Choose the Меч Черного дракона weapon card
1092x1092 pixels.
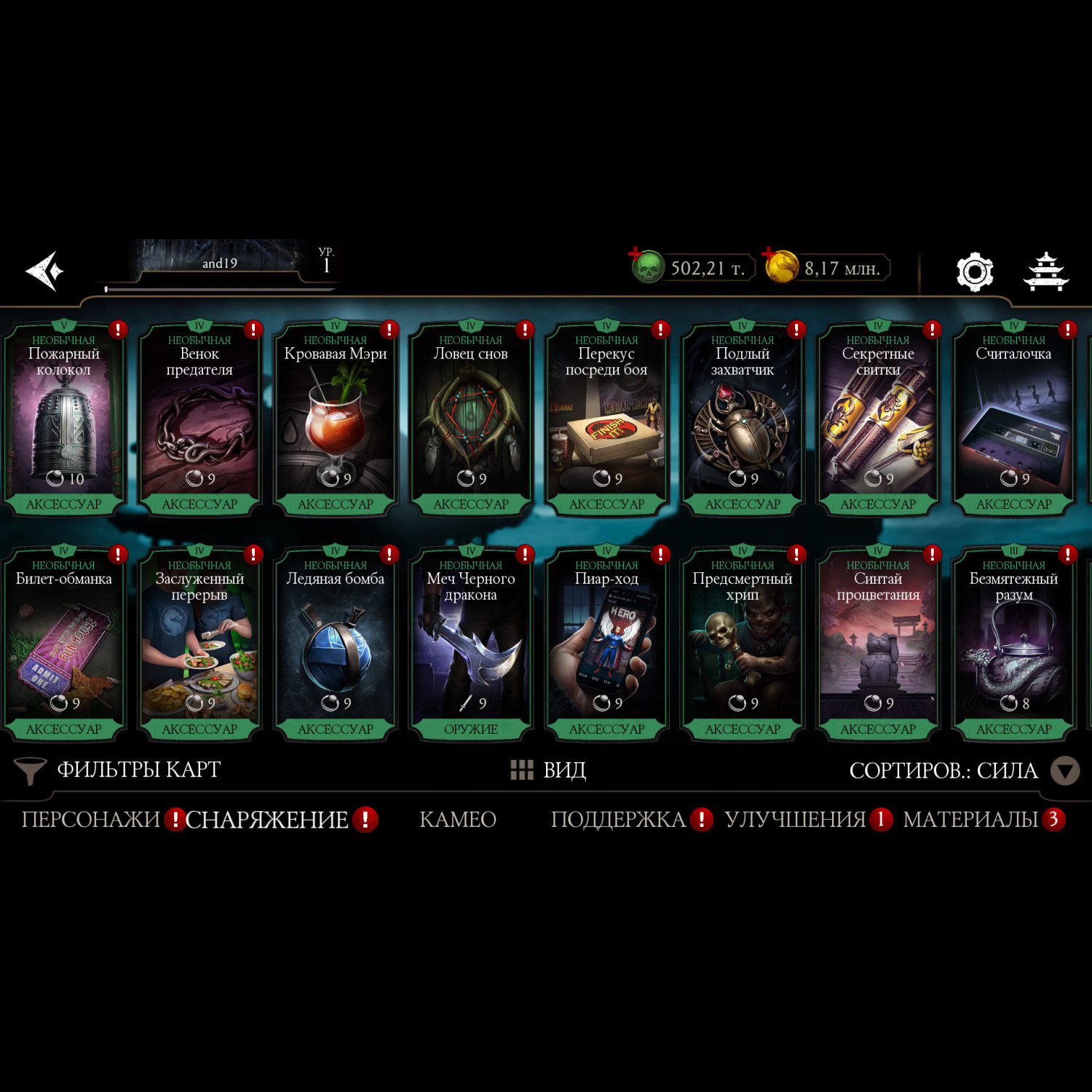tap(471, 645)
